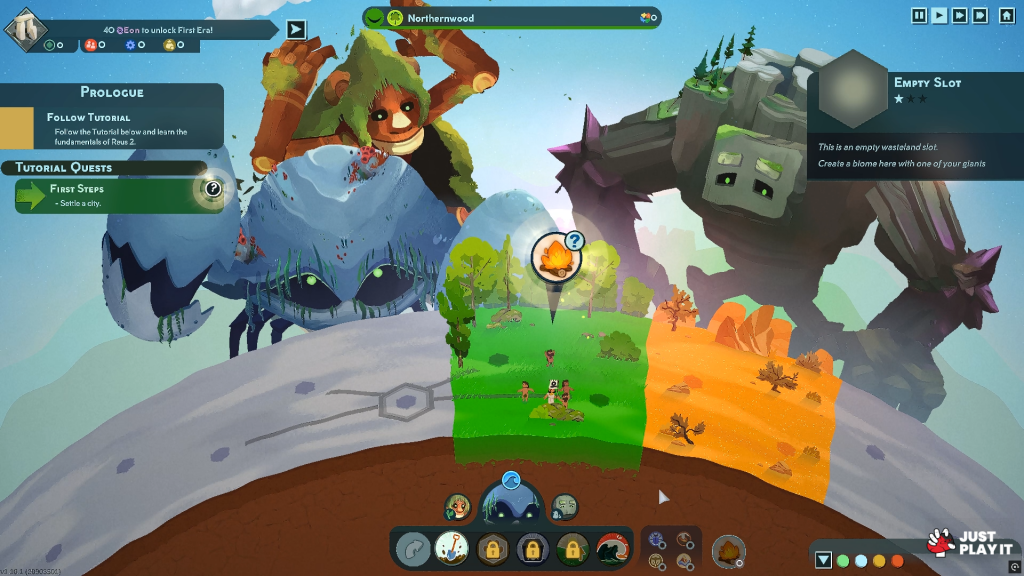Screen dimensions: 1024x576
Task: Select the ocean giant center portrait
Action: (x=511, y=508)
